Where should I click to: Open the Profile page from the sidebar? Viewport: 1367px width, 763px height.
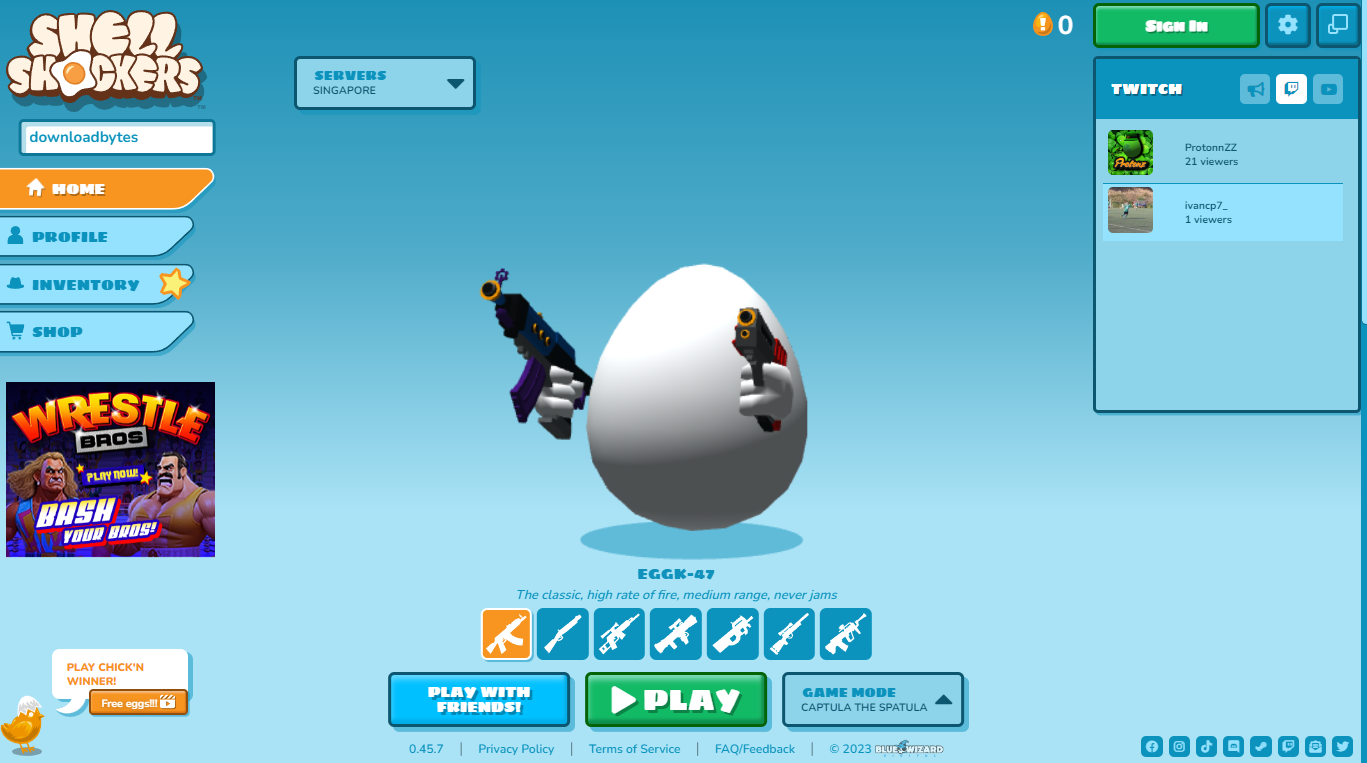tap(70, 236)
